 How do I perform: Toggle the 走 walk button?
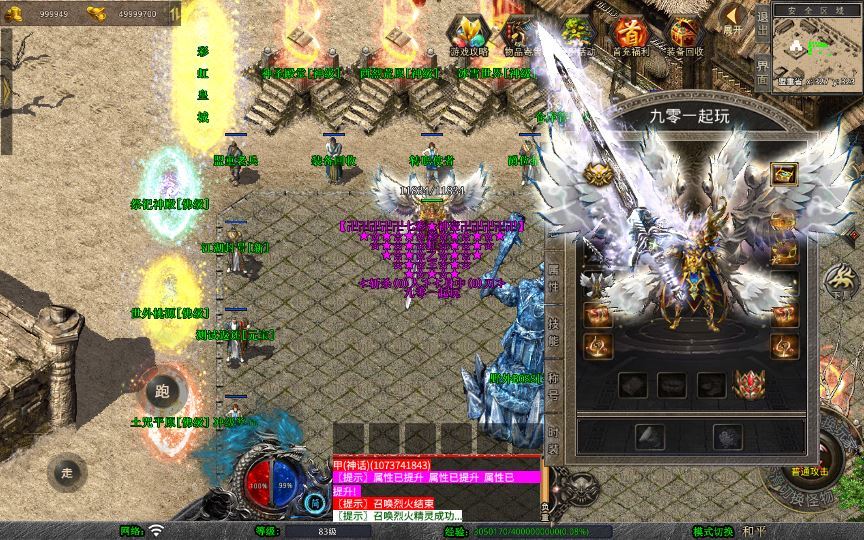68,473
